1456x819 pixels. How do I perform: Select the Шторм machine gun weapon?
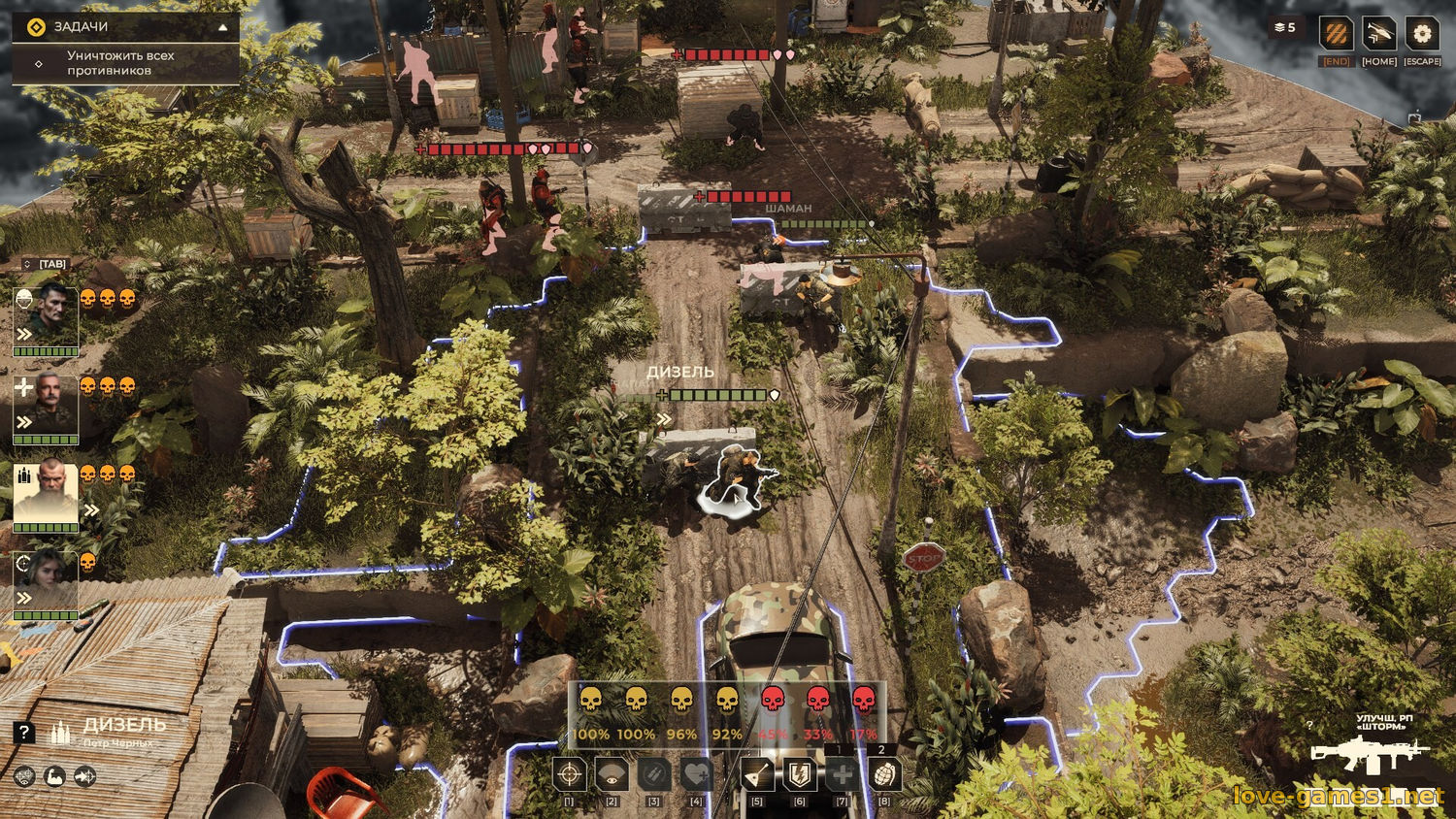[x=1369, y=755]
